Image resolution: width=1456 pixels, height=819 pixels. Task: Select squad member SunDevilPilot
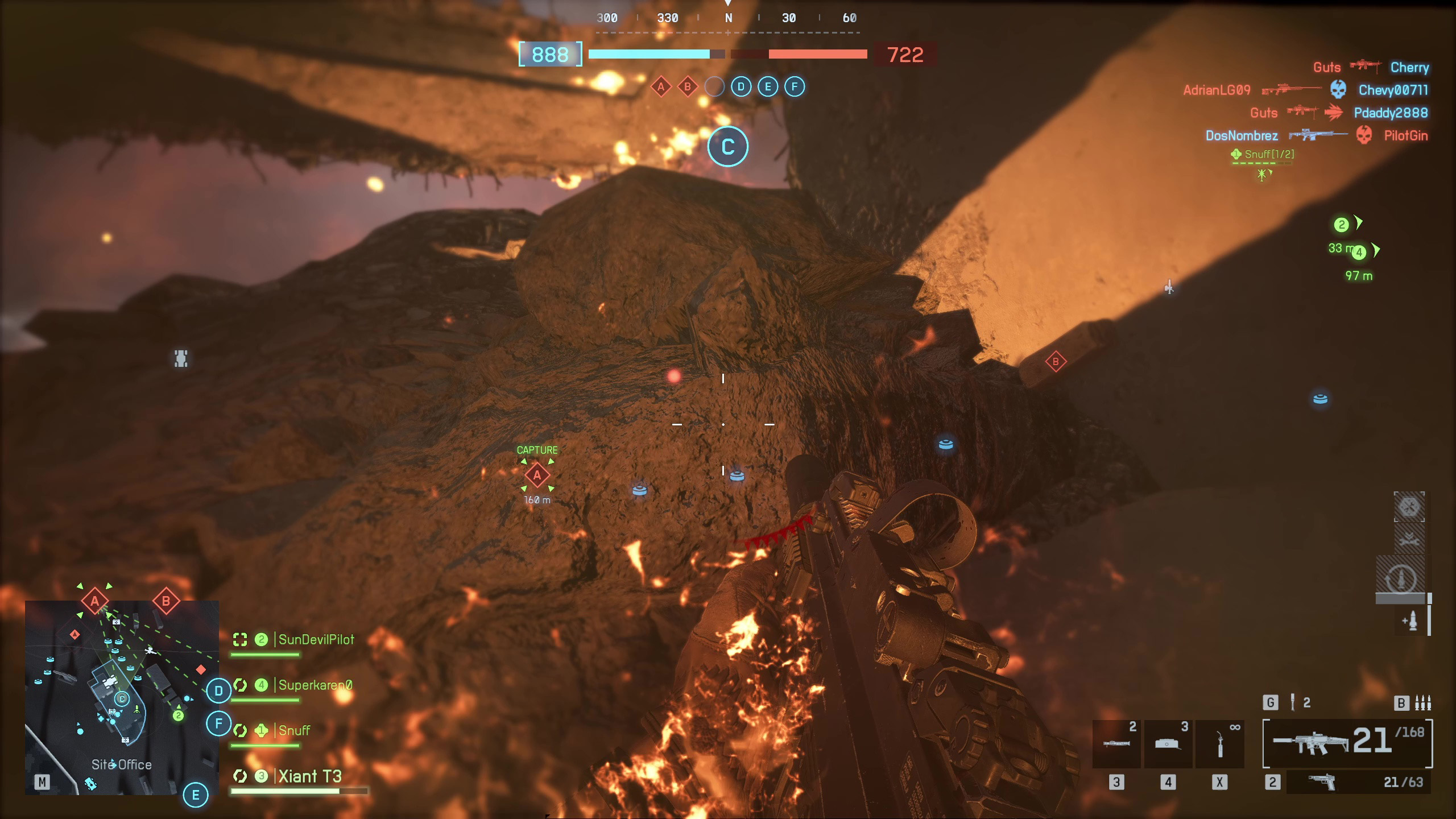(316, 640)
